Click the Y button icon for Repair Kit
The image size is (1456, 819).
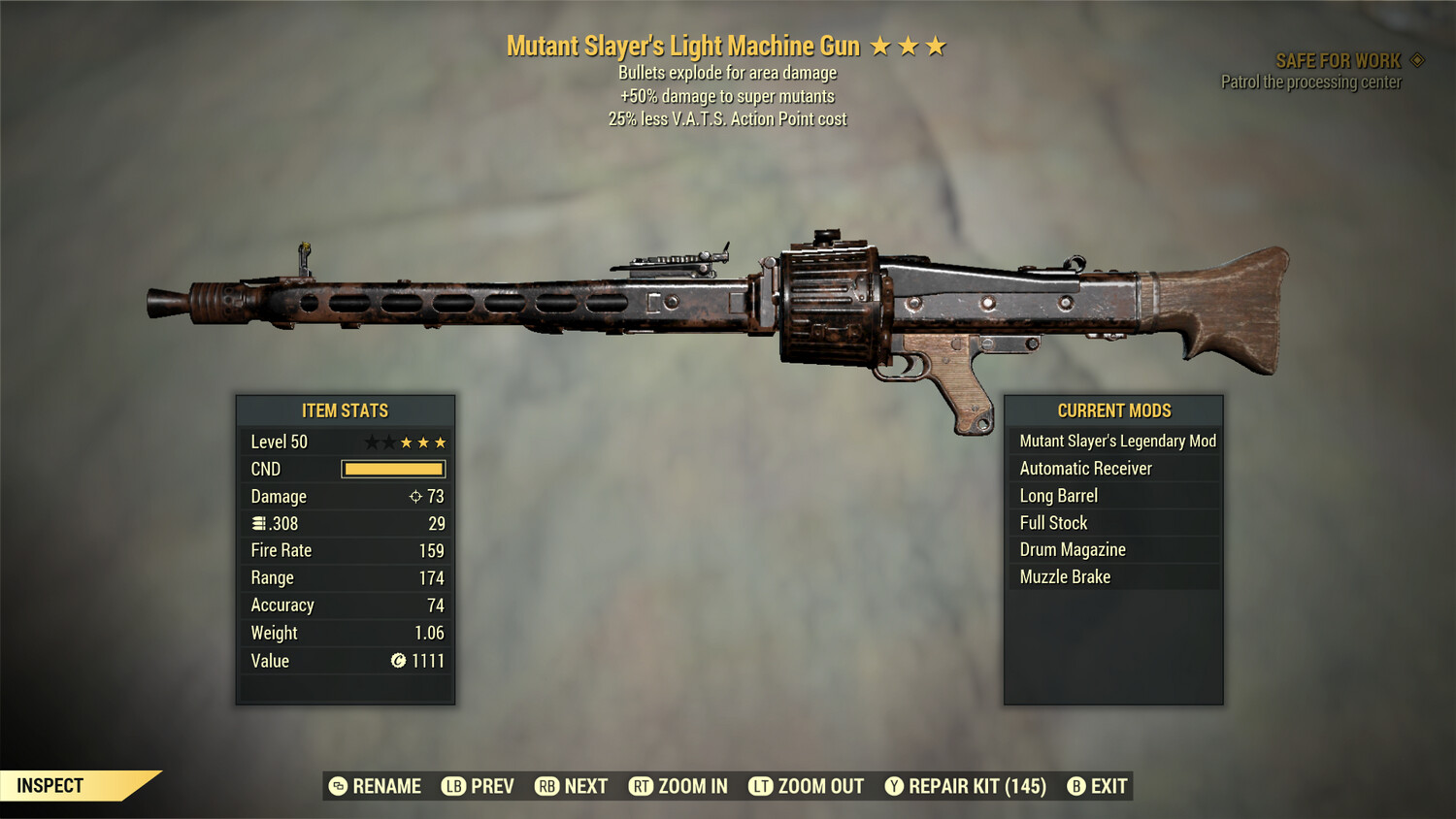(894, 786)
